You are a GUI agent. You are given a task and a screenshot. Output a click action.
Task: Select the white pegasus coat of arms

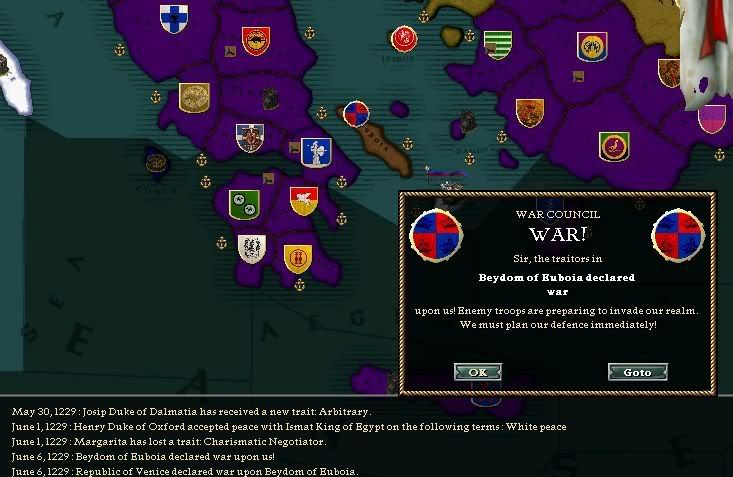pos(304,201)
